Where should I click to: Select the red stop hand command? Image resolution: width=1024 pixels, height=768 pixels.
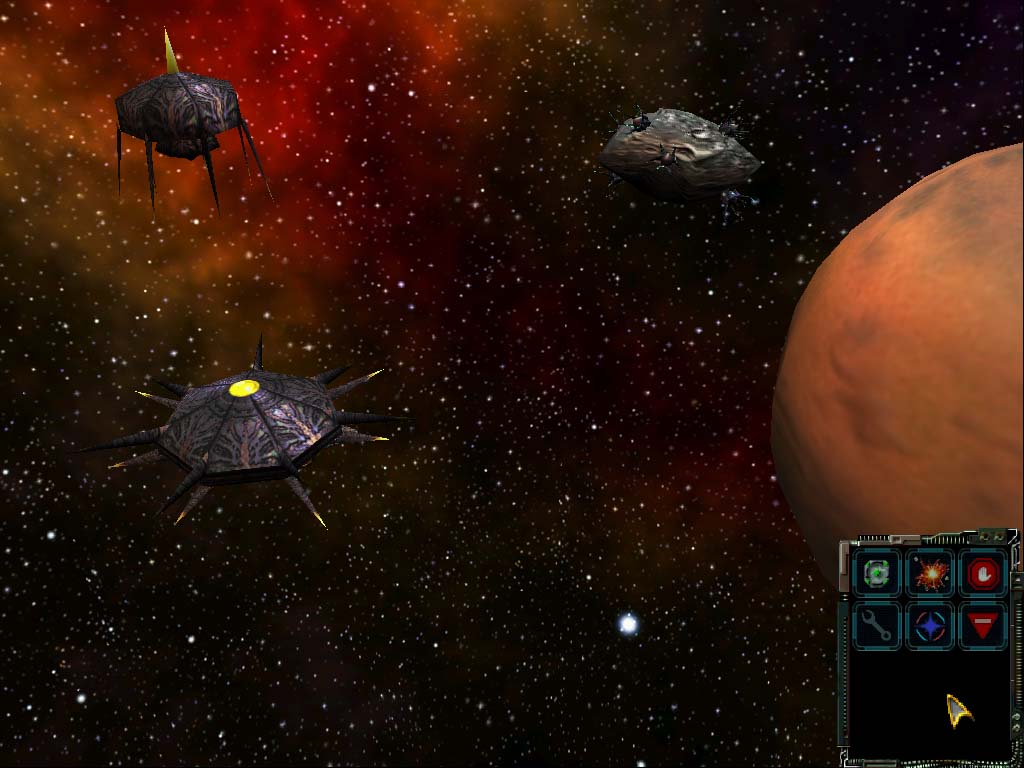point(984,574)
